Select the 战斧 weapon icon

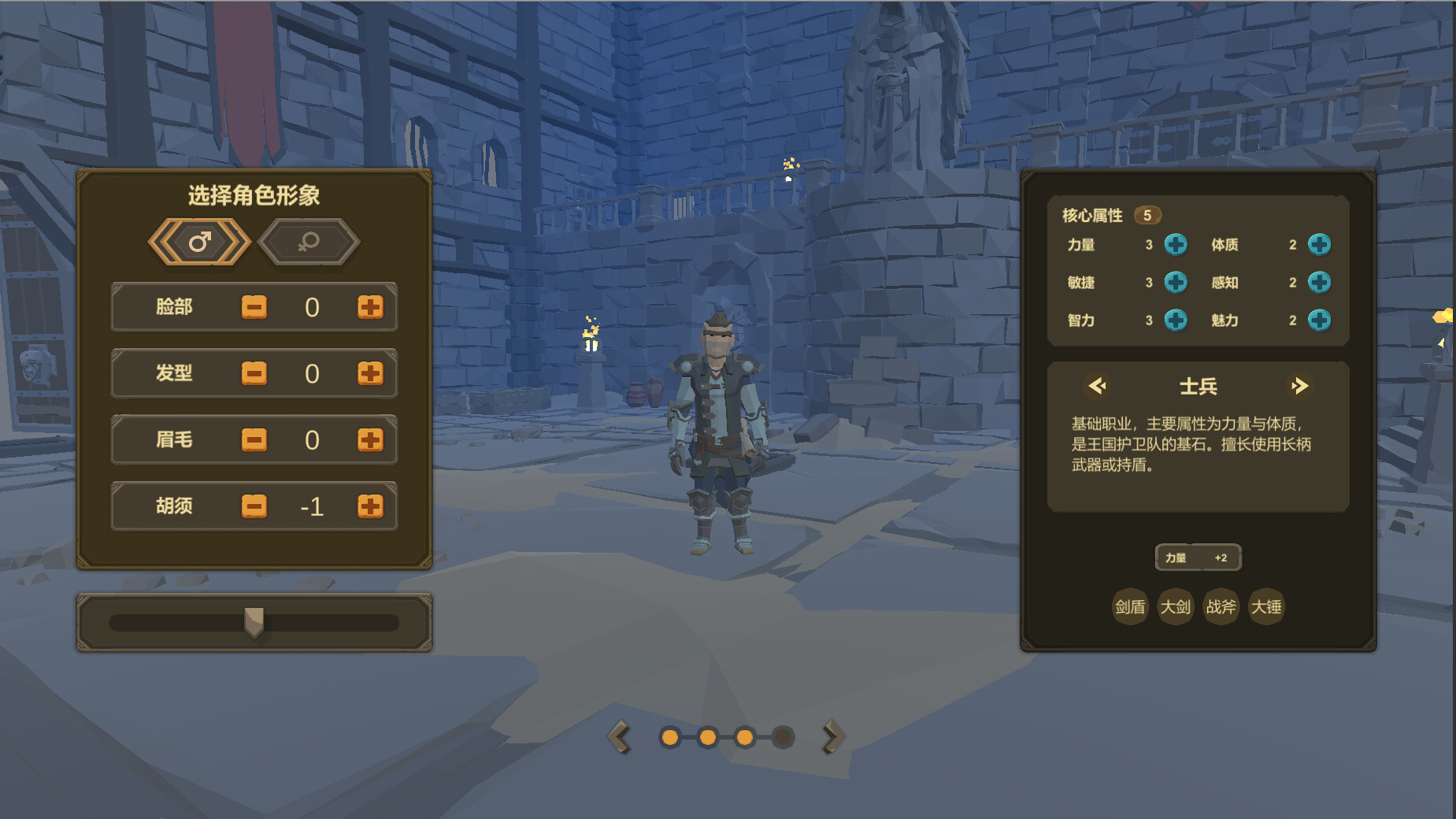pos(1221,606)
